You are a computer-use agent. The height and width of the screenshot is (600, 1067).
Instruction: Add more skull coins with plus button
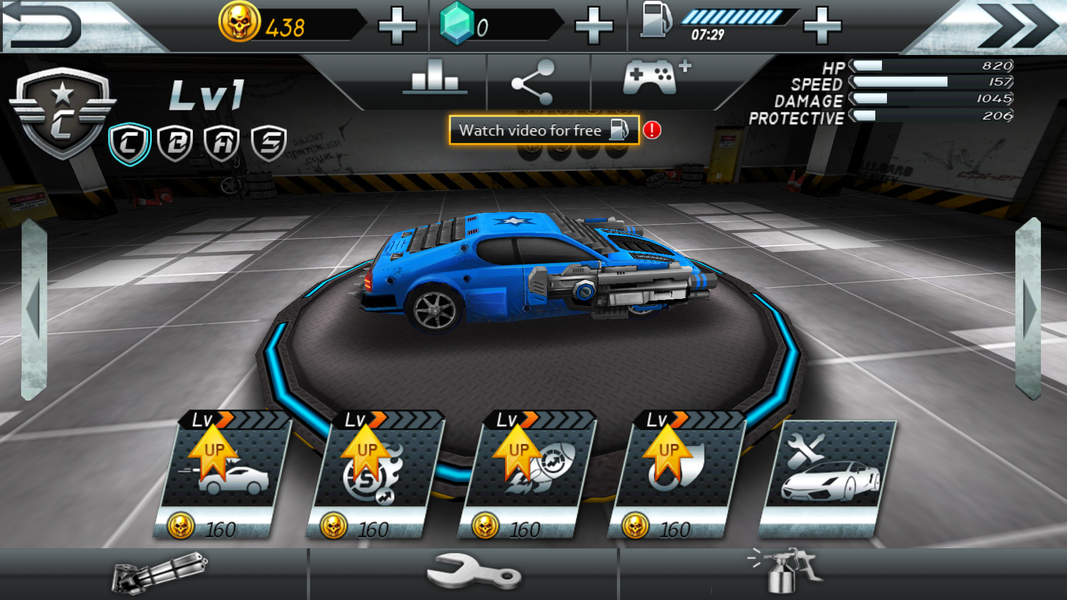click(x=397, y=26)
